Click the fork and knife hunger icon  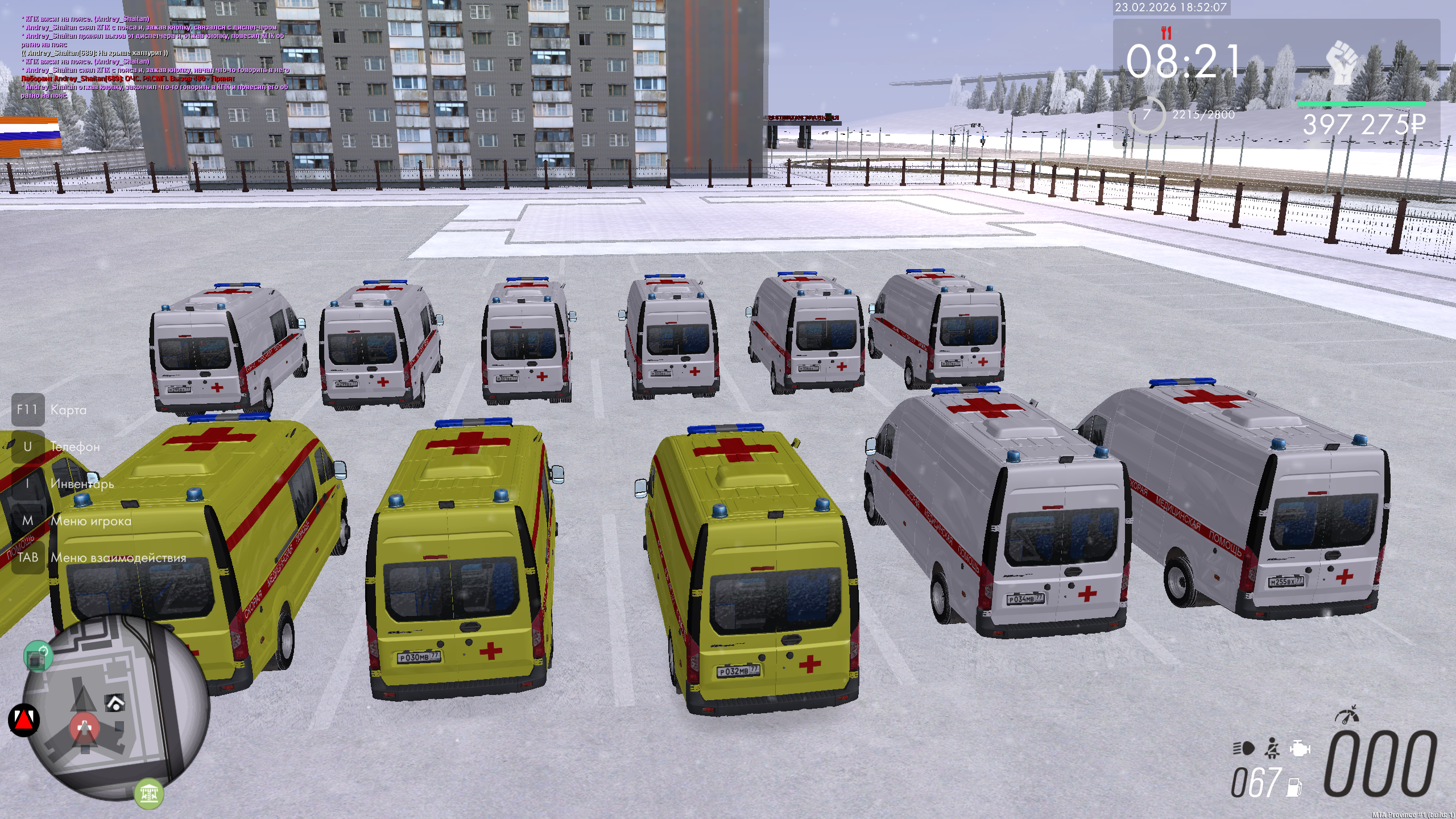[1167, 33]
